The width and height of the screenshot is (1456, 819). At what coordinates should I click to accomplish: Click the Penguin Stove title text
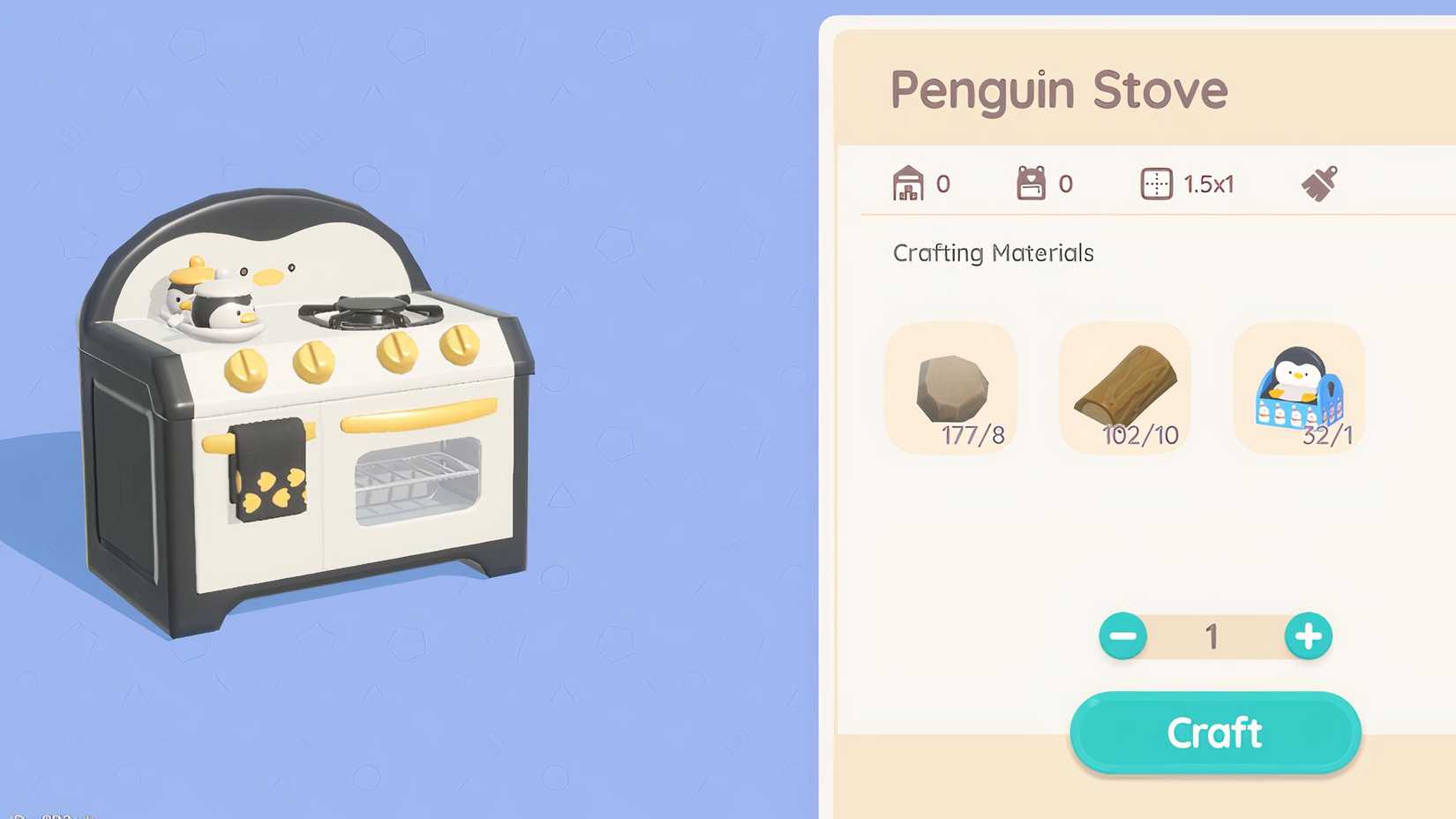tap(1059, 90)
